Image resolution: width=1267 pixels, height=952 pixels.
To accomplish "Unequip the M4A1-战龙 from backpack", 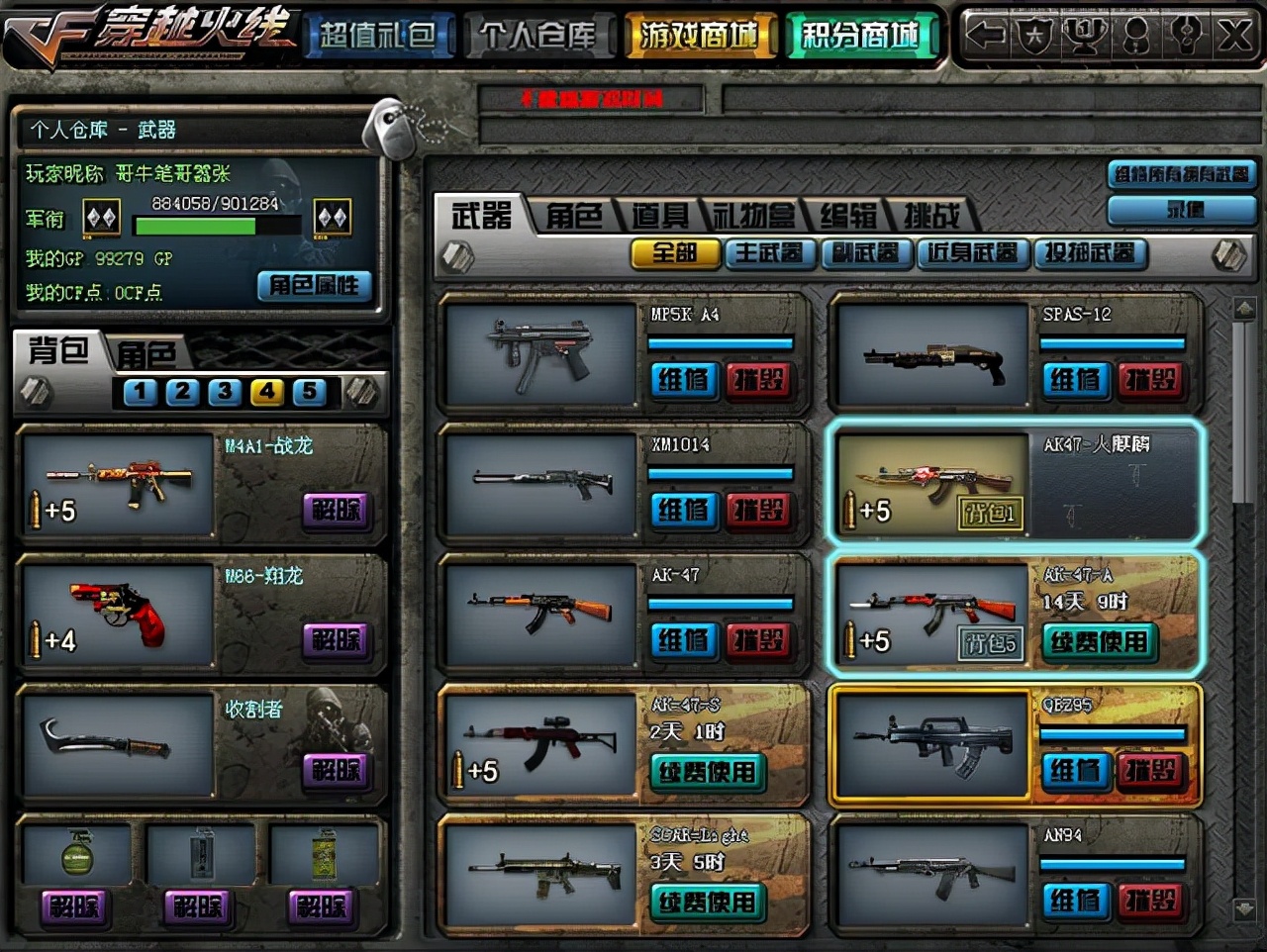I will pyautogui.click(x=337, y=510).
